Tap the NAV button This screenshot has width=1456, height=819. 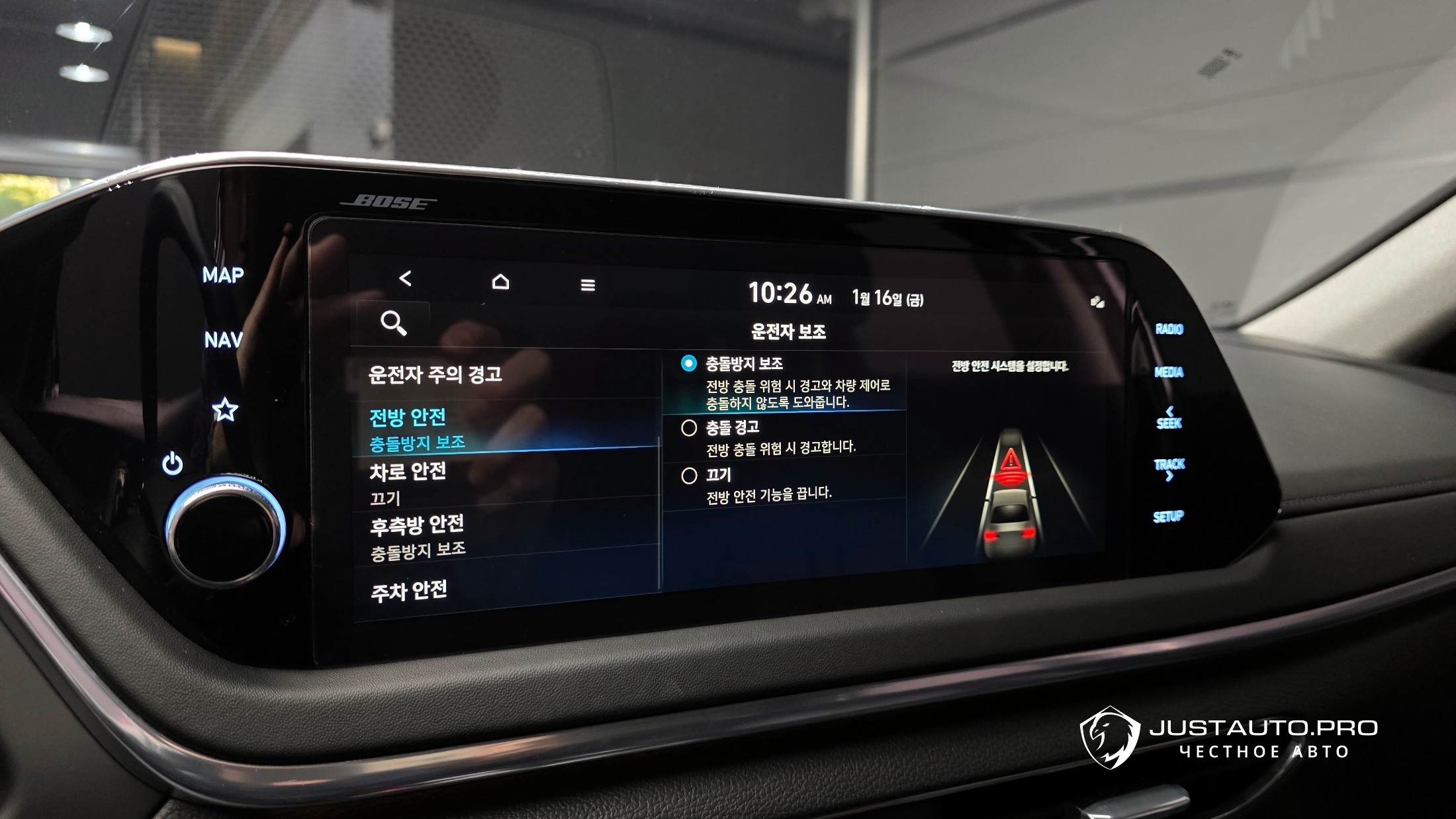223,340
